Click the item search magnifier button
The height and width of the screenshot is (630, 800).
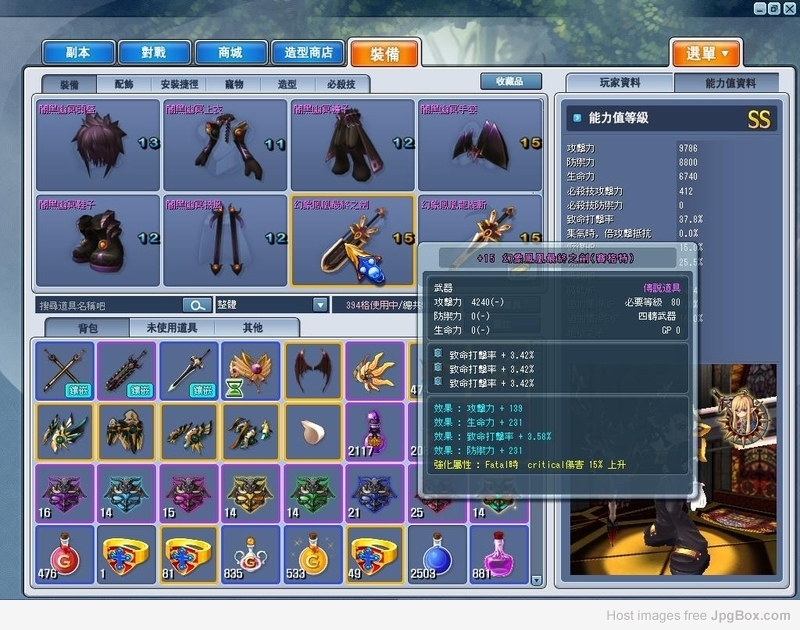tap(196, 305)
